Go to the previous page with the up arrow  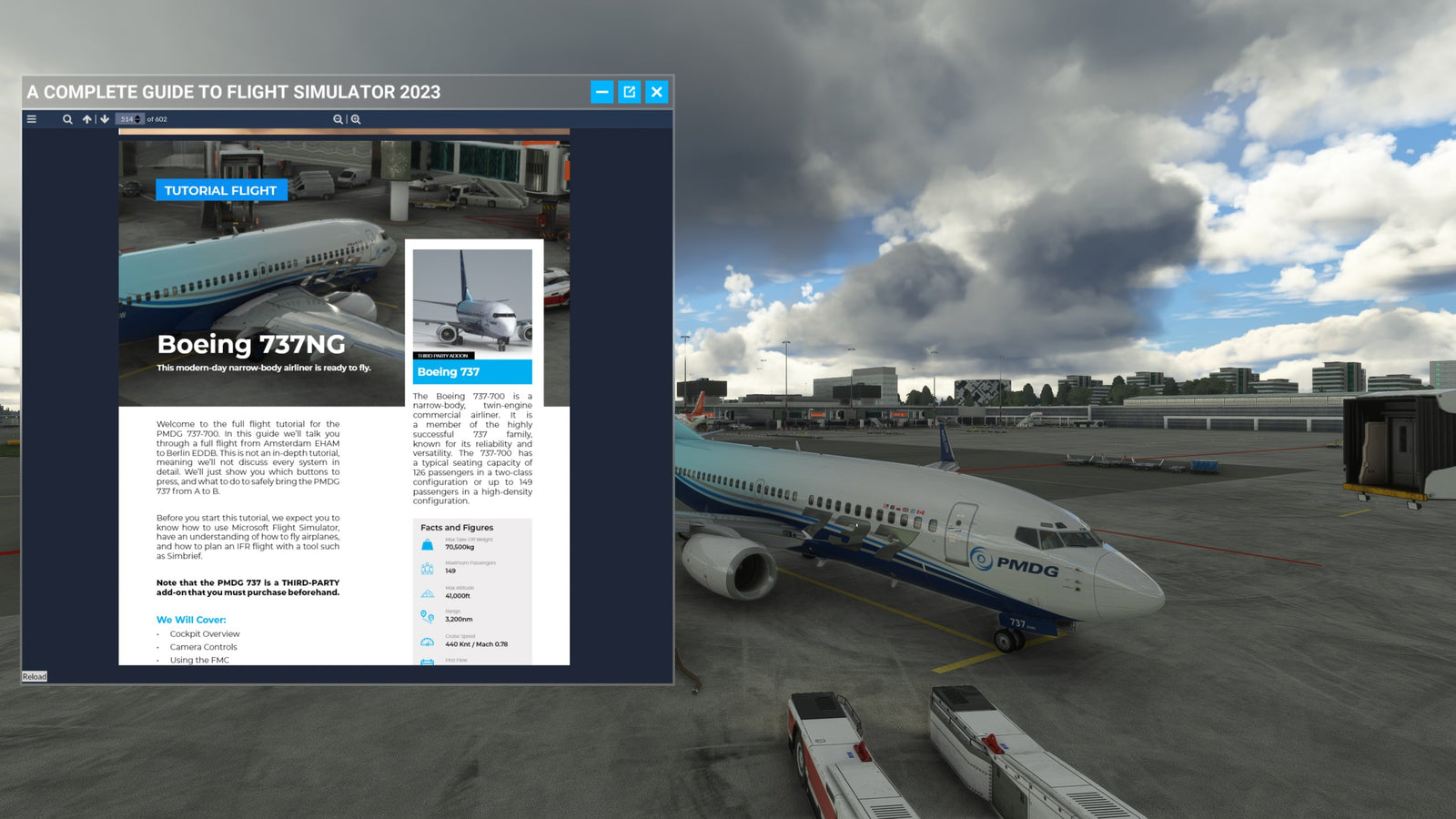coord(86,119)
